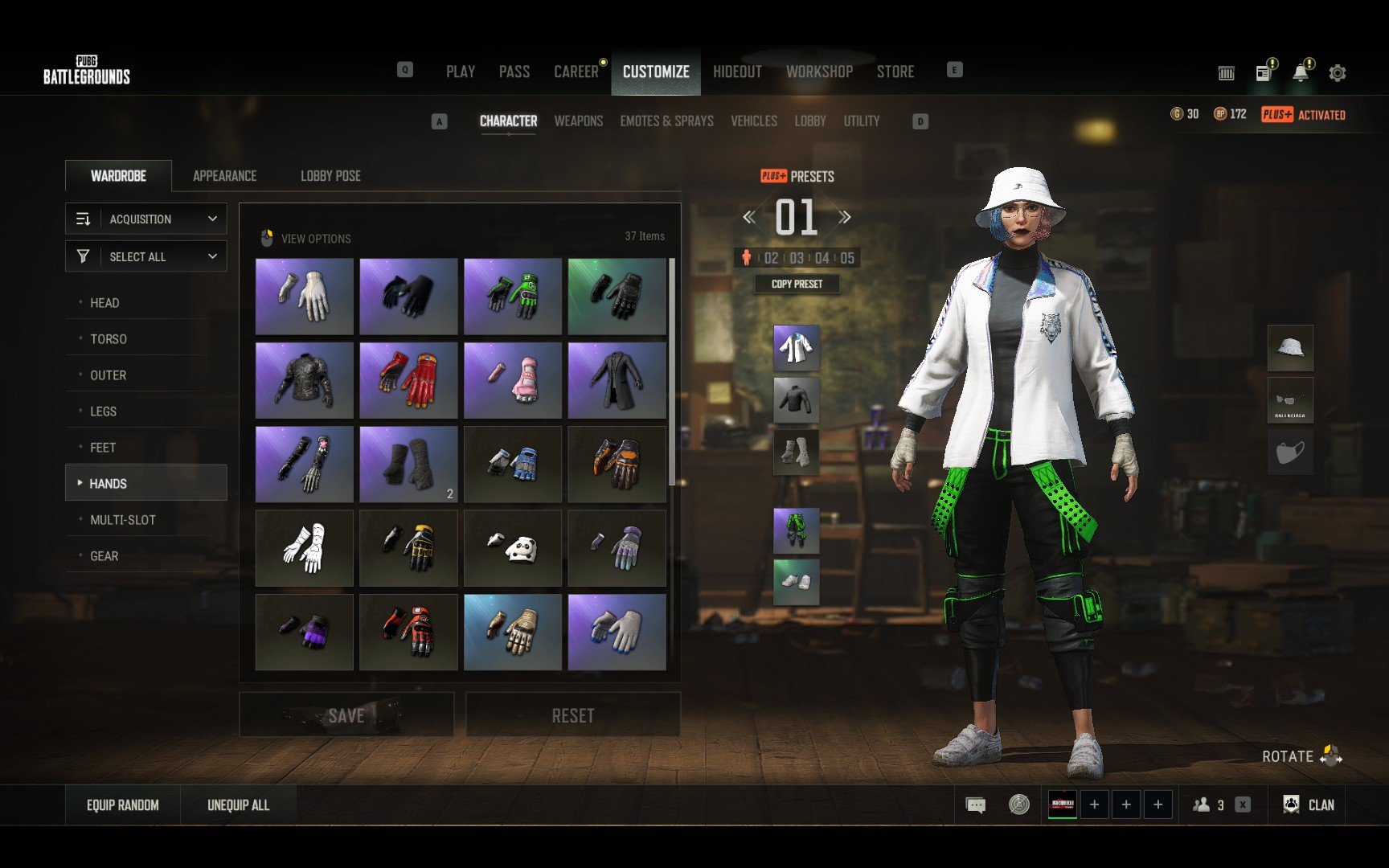
Task: Choose the Torso wardrobe category
Action: [109, 339]
